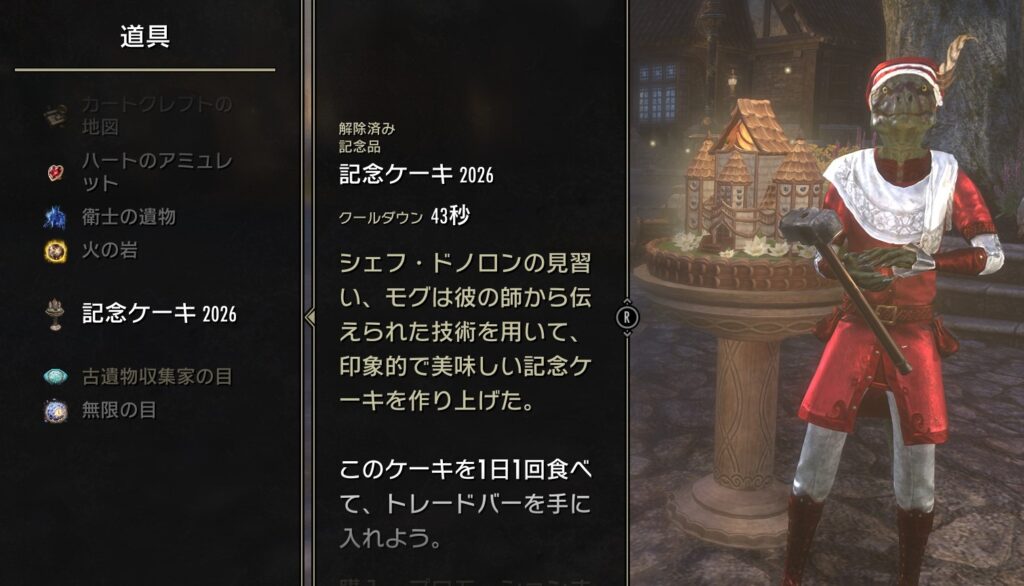The image size is (1024, 586).
Task: Click the blue guardian relic icon
Action: 56,217
